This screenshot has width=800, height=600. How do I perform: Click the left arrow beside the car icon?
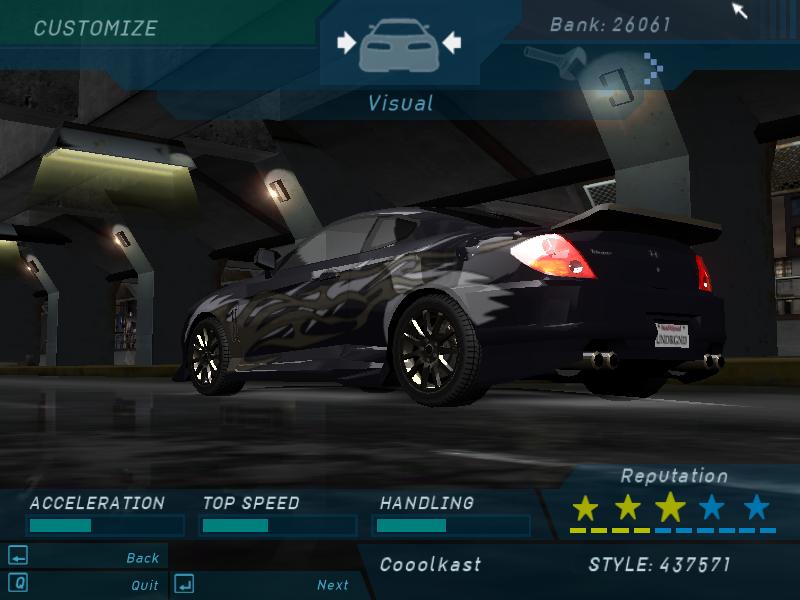coord(346,42)
